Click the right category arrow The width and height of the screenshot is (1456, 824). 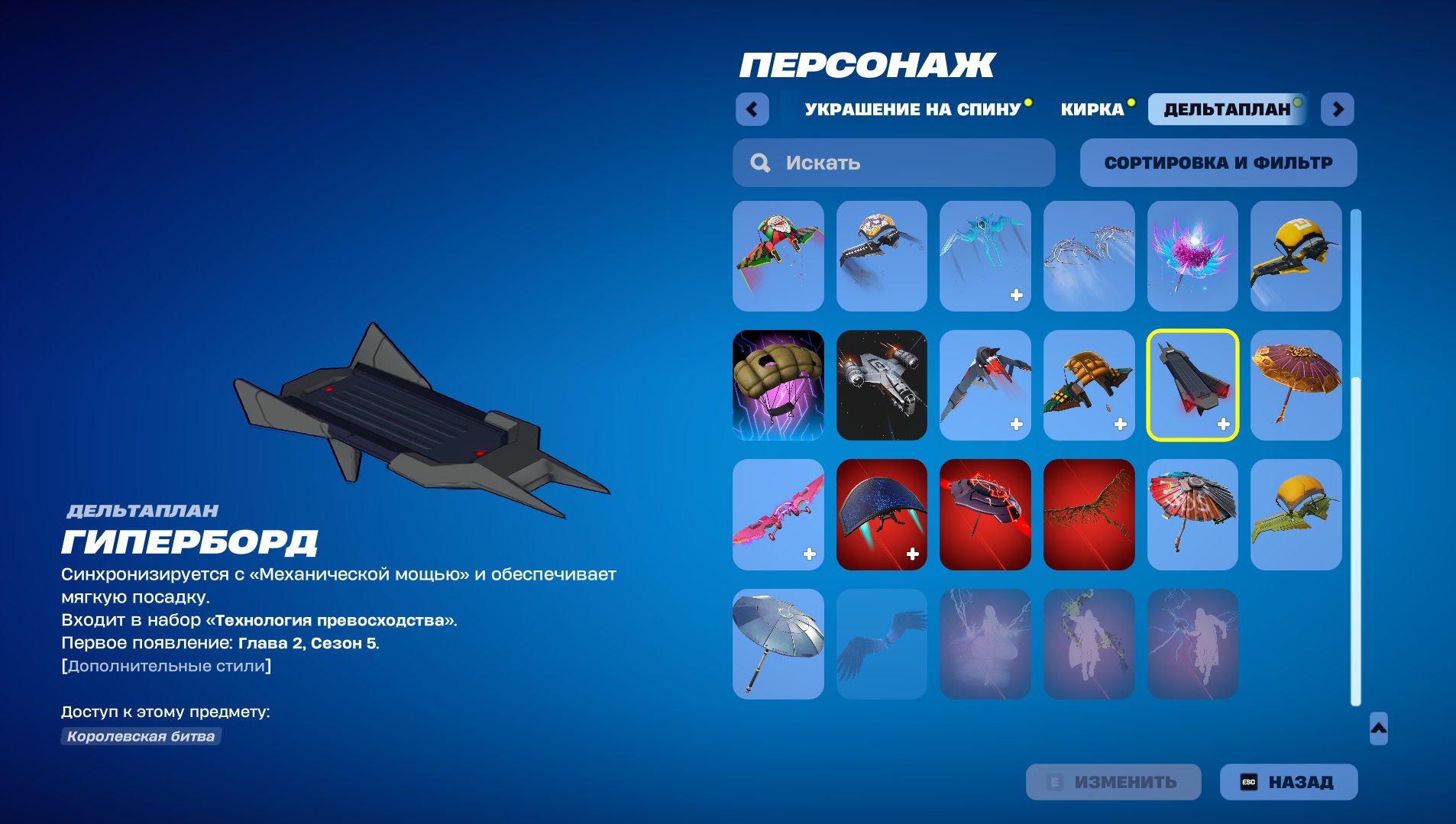pyautogui.click(x=1338, y=109)
